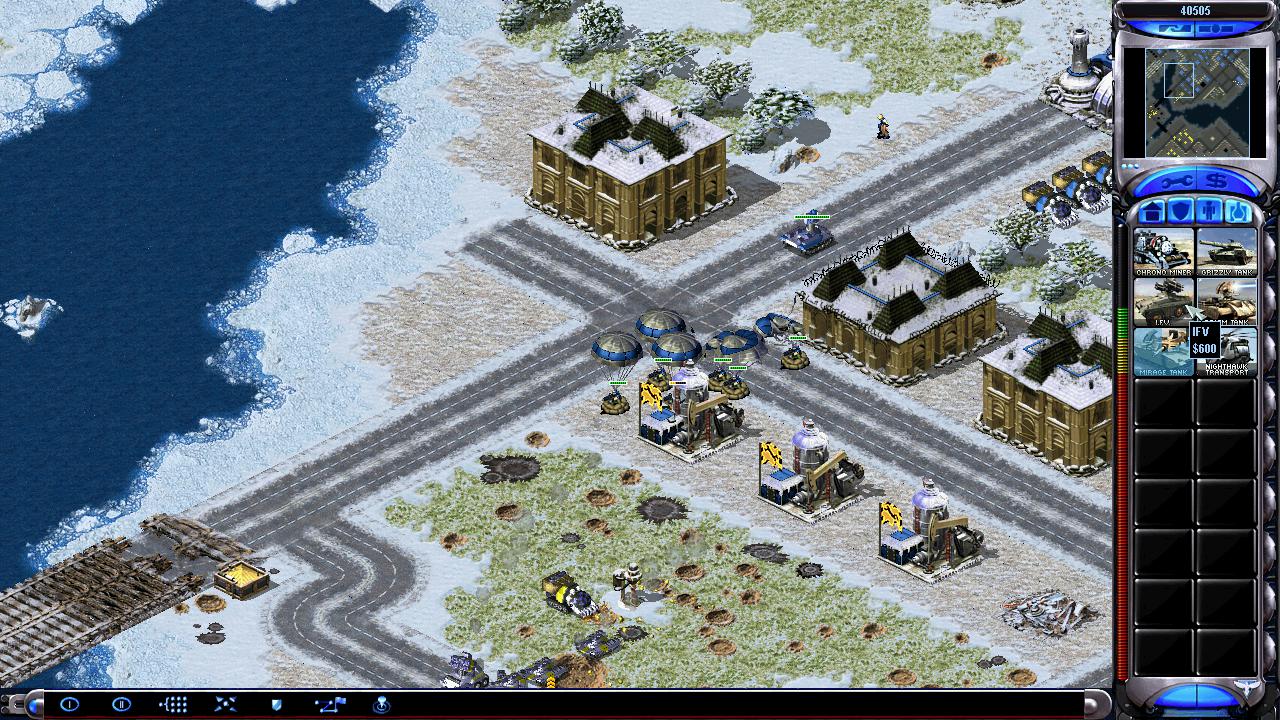Select team I on the command bar
Screen dimensions: 1280x720
tap(69, 704)
